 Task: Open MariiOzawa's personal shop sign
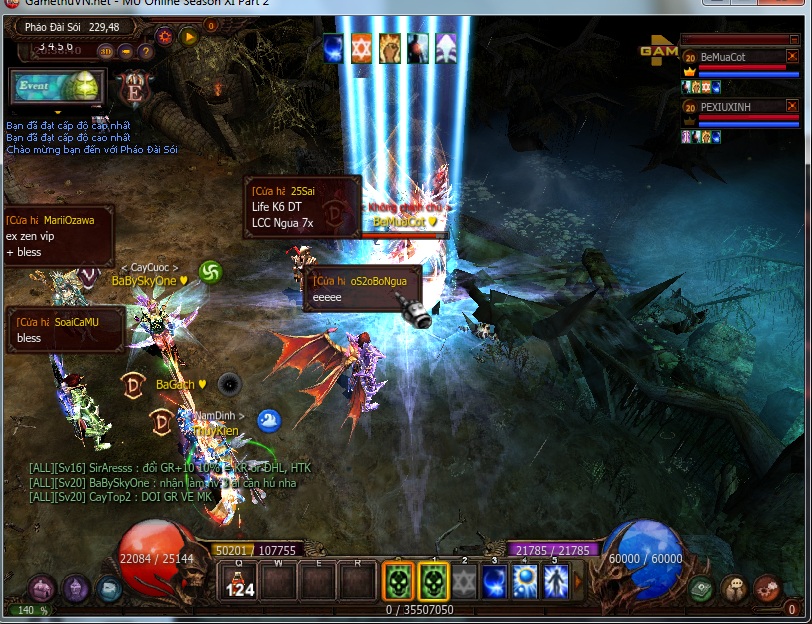point(58,236)
